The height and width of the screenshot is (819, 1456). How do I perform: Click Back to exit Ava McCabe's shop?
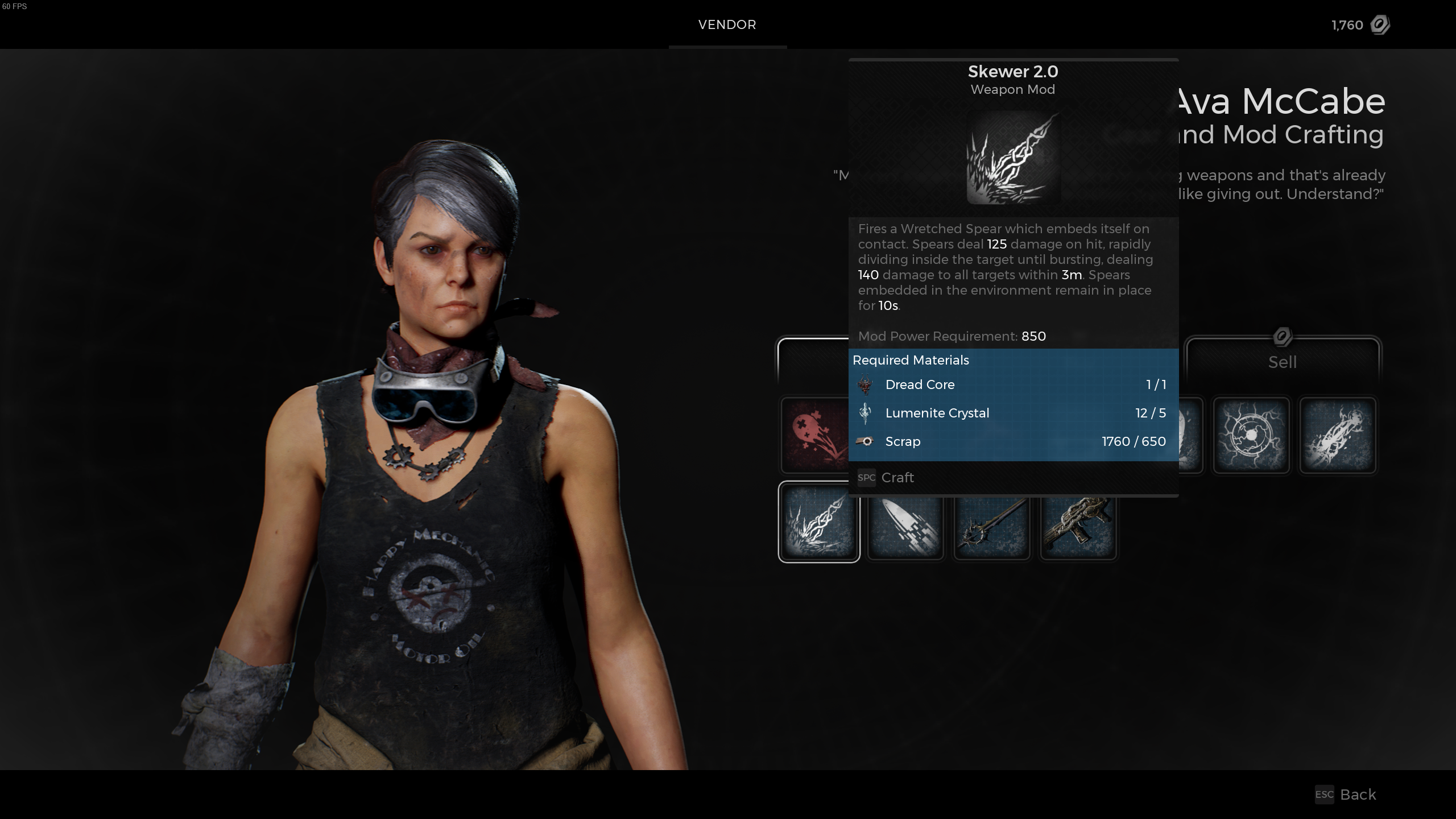point(1359,795)
